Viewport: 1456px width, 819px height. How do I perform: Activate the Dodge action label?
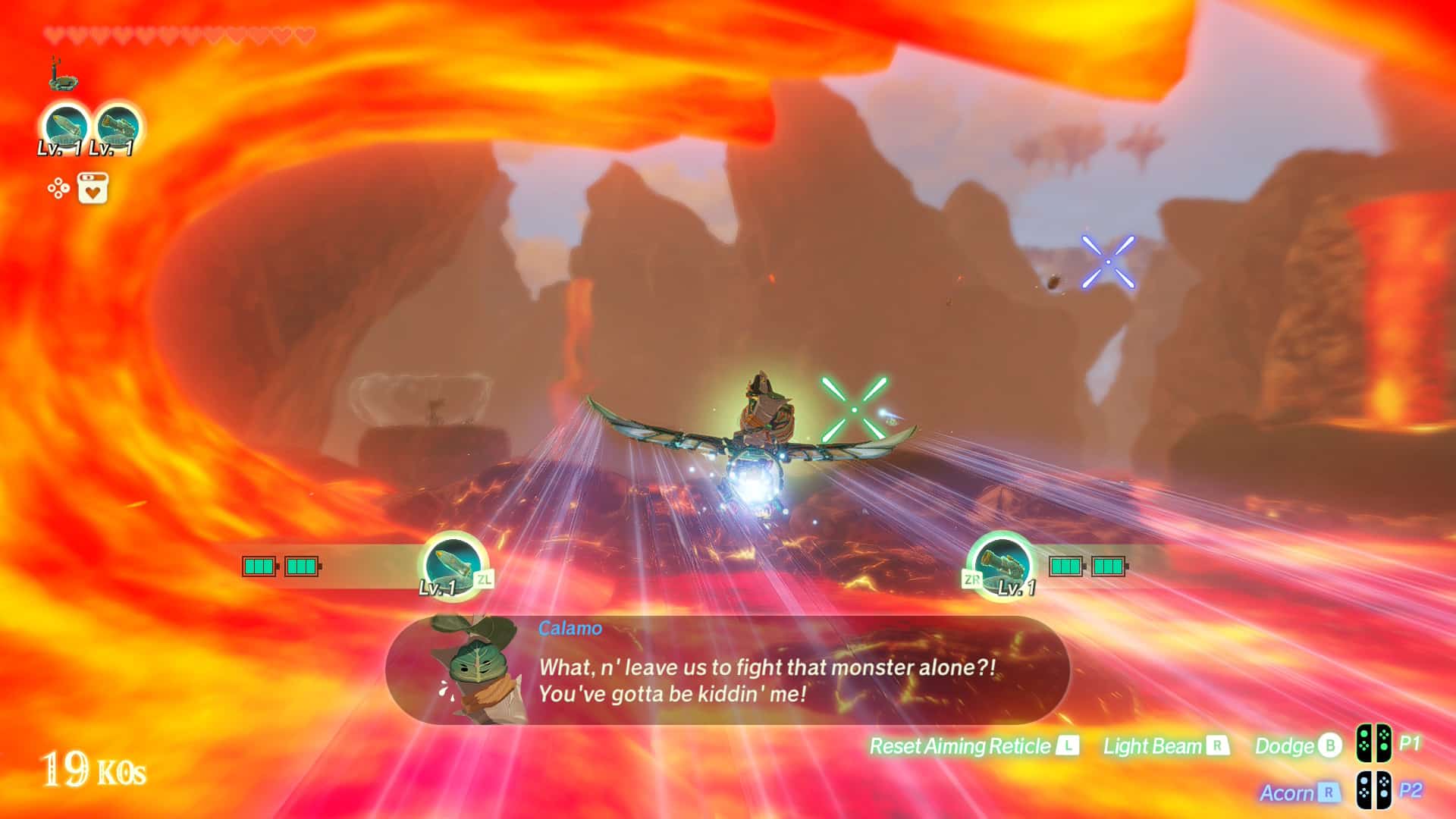click(x=1284, y=746)
